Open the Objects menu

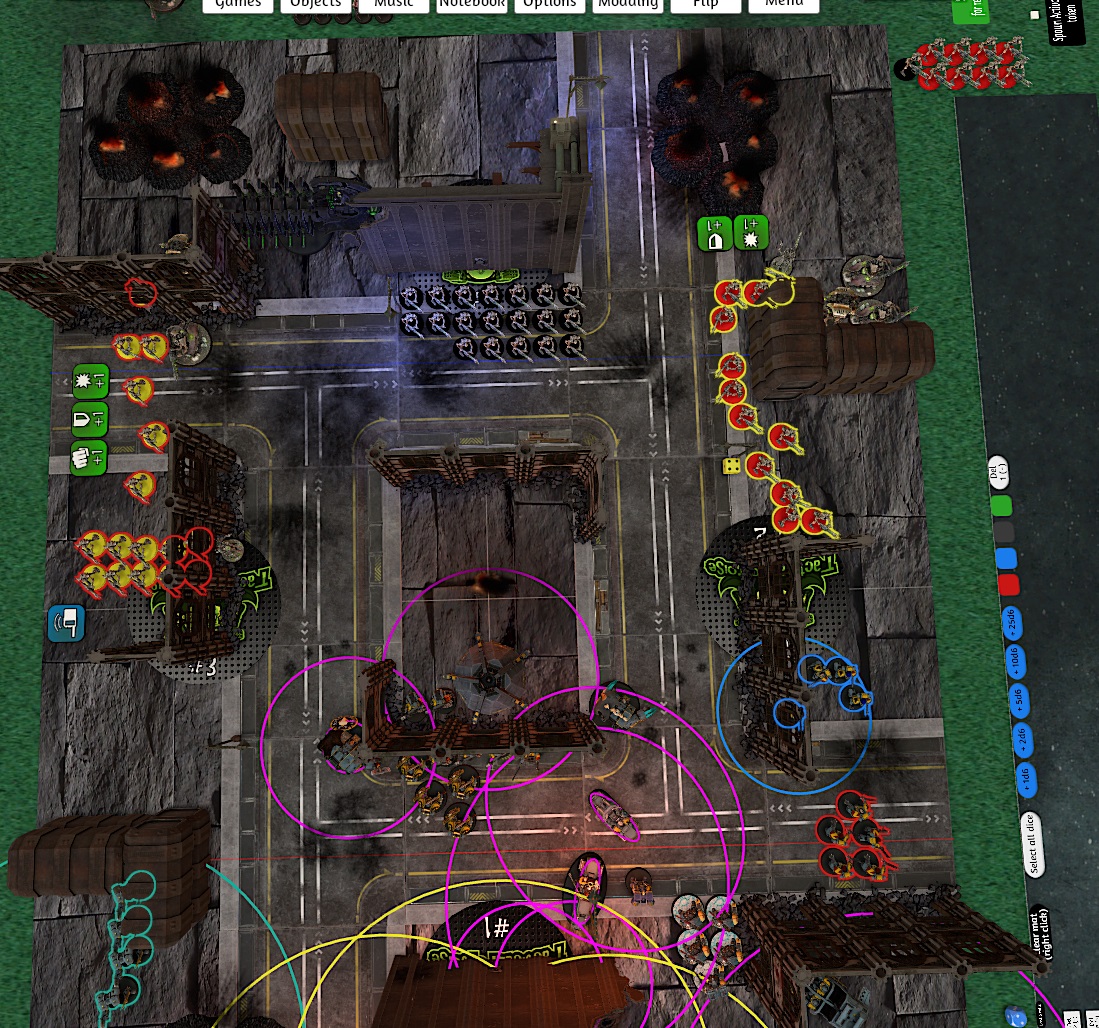(x=316, y=5)
